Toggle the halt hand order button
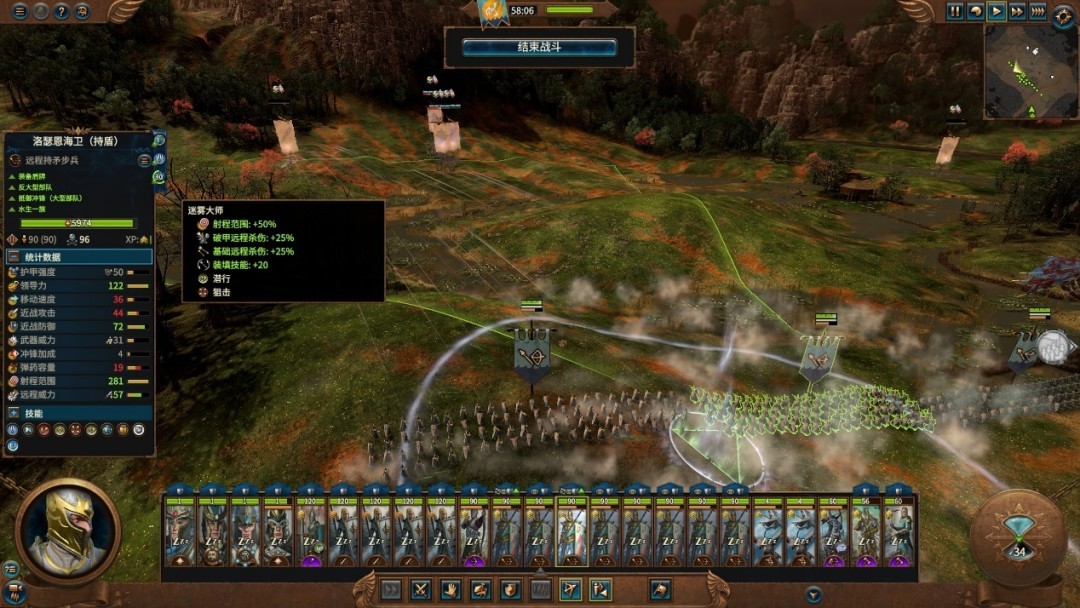Screen dimensions: 1080x608 451,590
